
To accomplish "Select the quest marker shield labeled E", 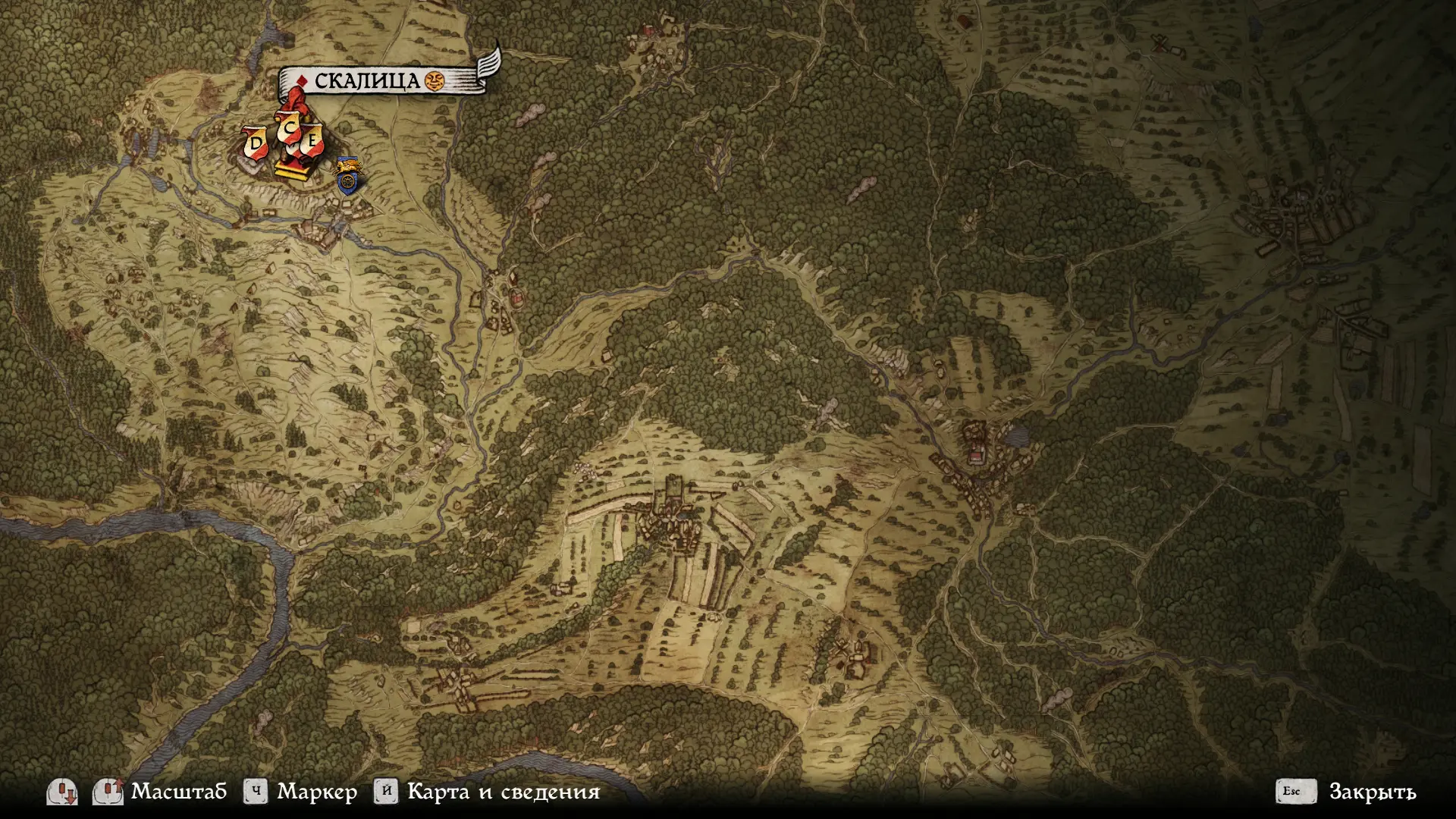I will coord(312,142).
